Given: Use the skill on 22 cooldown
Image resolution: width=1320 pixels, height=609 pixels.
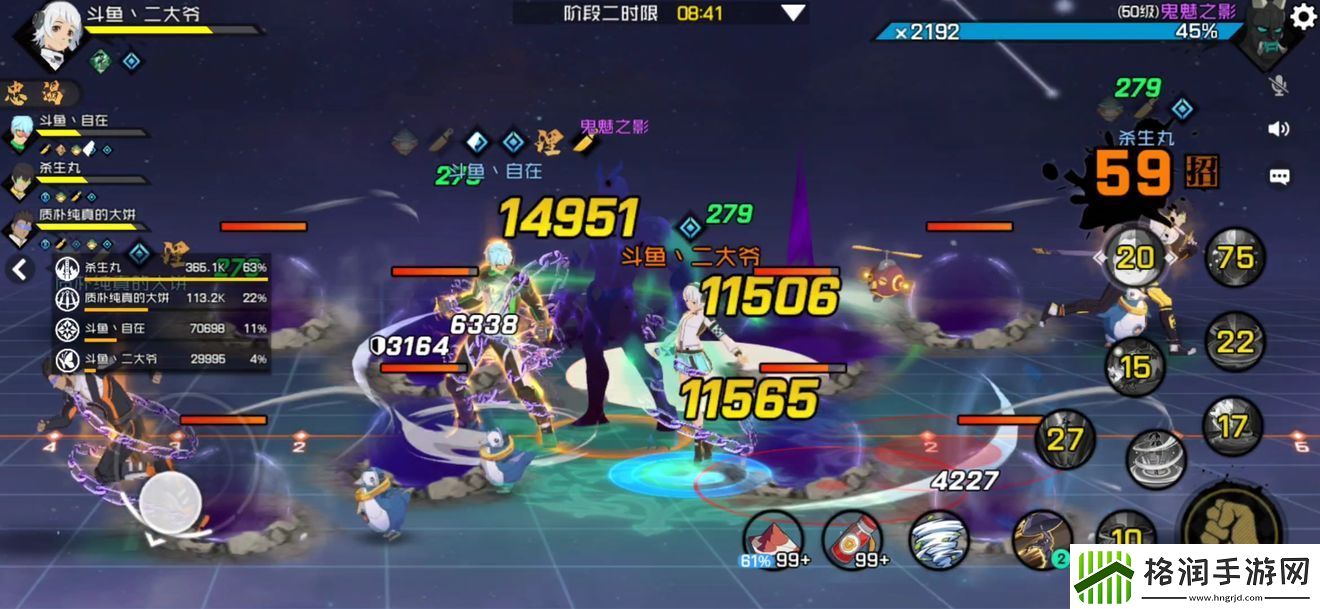Looking at the screenshot, I should [x=1236, y=343].
